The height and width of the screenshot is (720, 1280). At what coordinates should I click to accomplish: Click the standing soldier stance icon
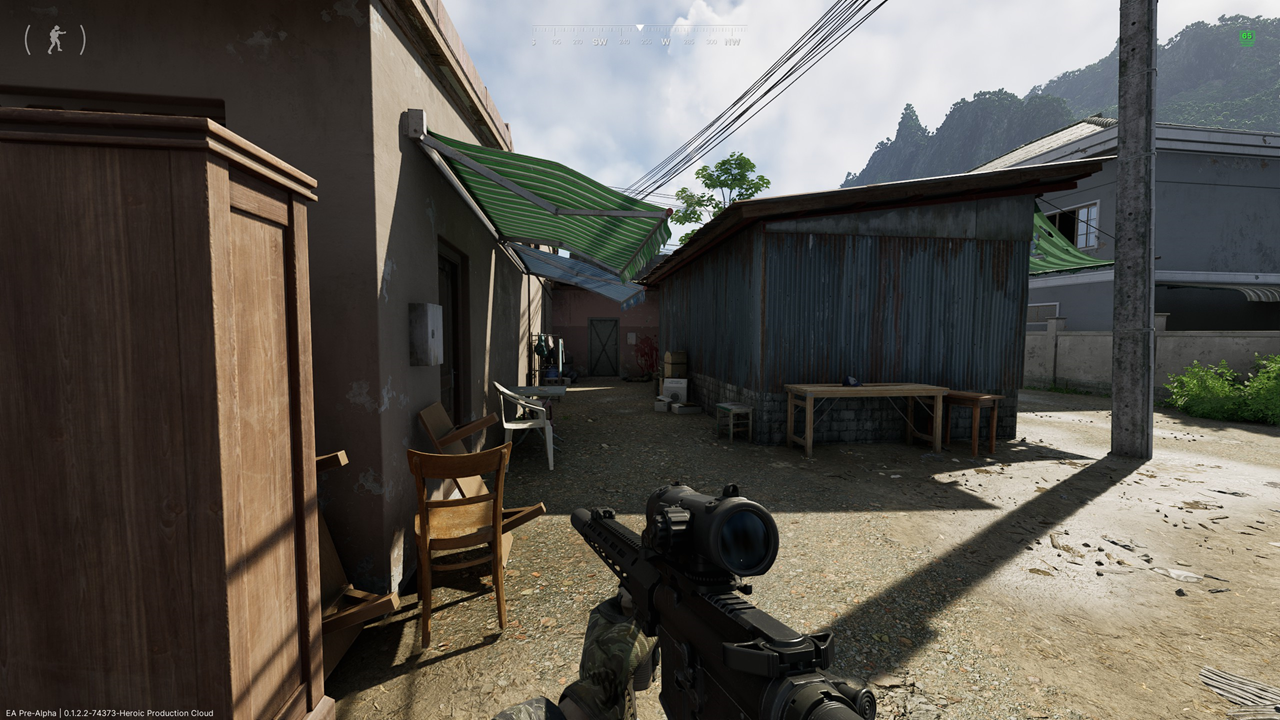coord(55,40)
